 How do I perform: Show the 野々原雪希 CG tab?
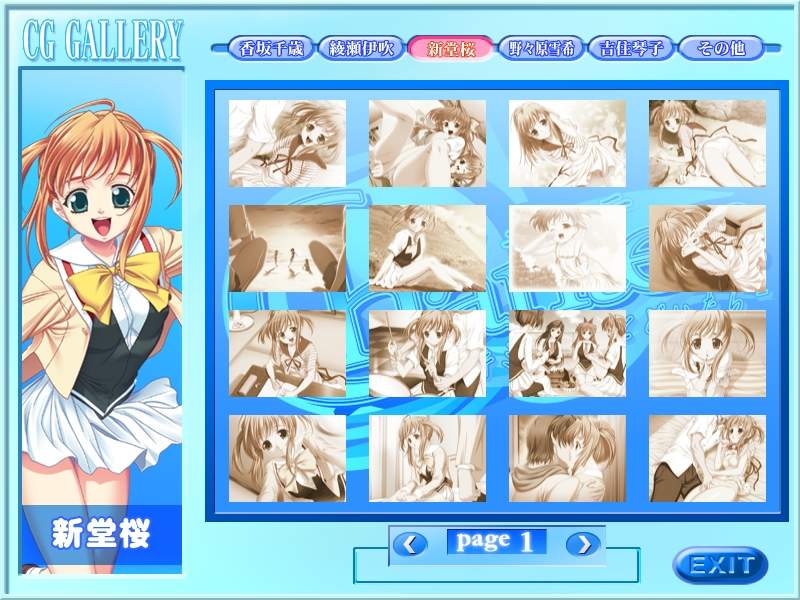pos(541,47)
